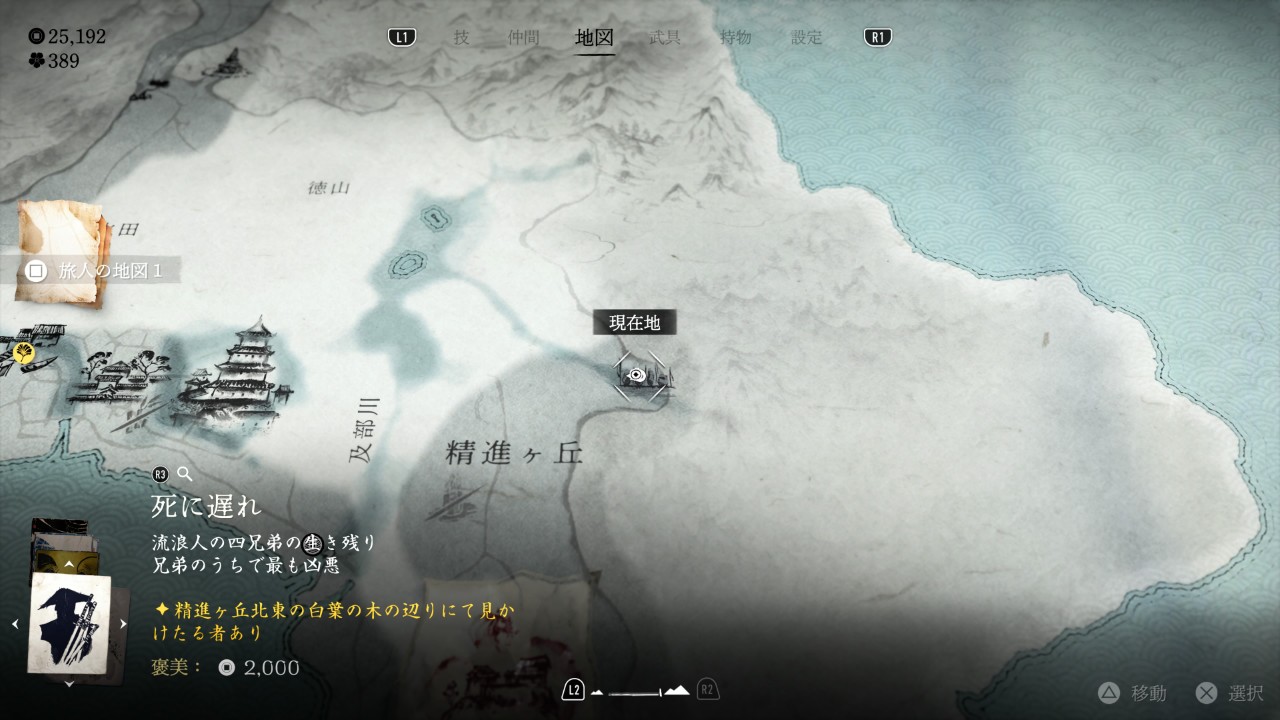Cycle the card stack upward with up arrow
Image resolution: width=1280 pixels, height=720 pixels.
[x=69, y=565]
